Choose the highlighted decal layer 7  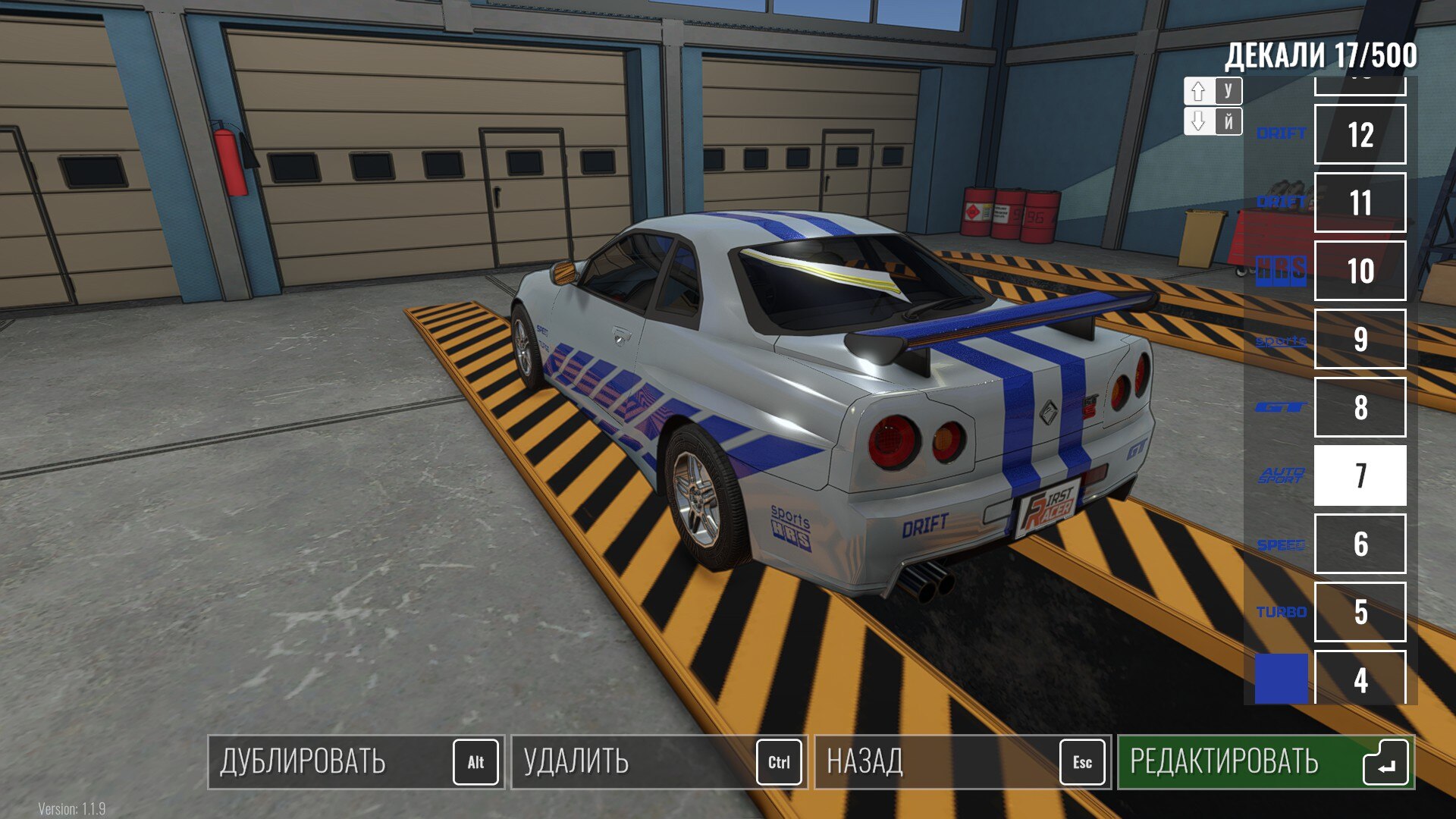tap(1360, 475)
